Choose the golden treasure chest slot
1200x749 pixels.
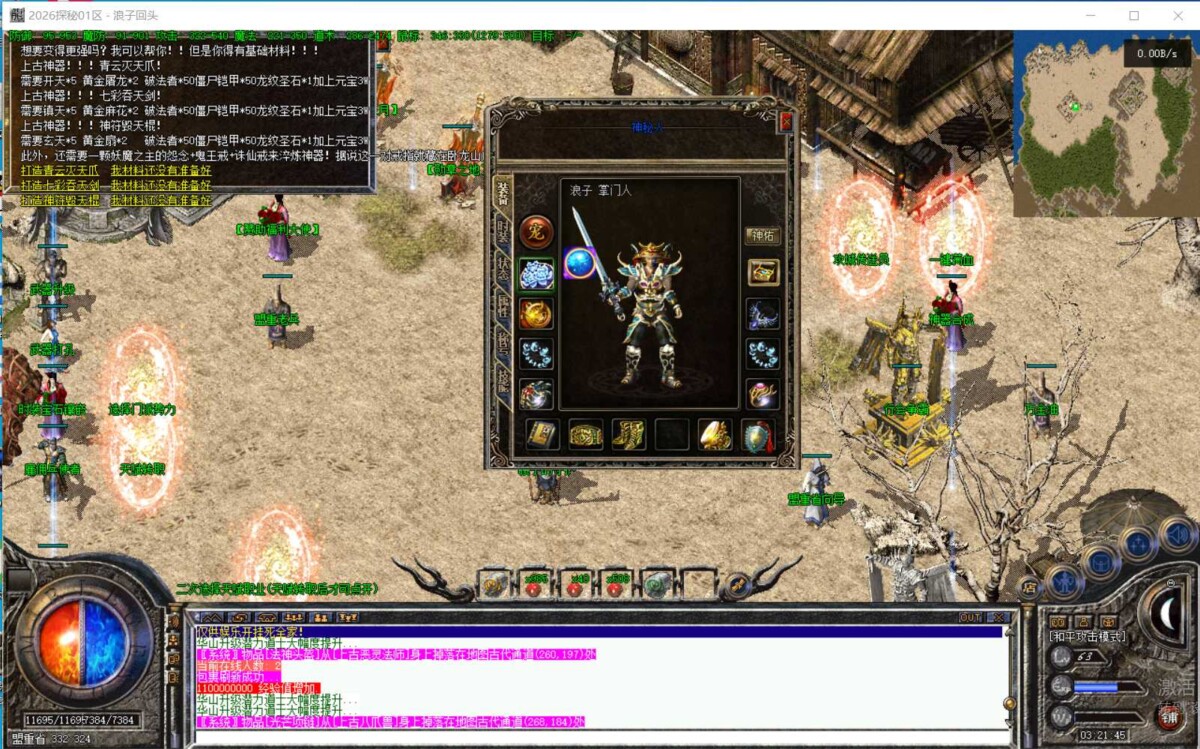pyautogui.click(x=763, y=273)
